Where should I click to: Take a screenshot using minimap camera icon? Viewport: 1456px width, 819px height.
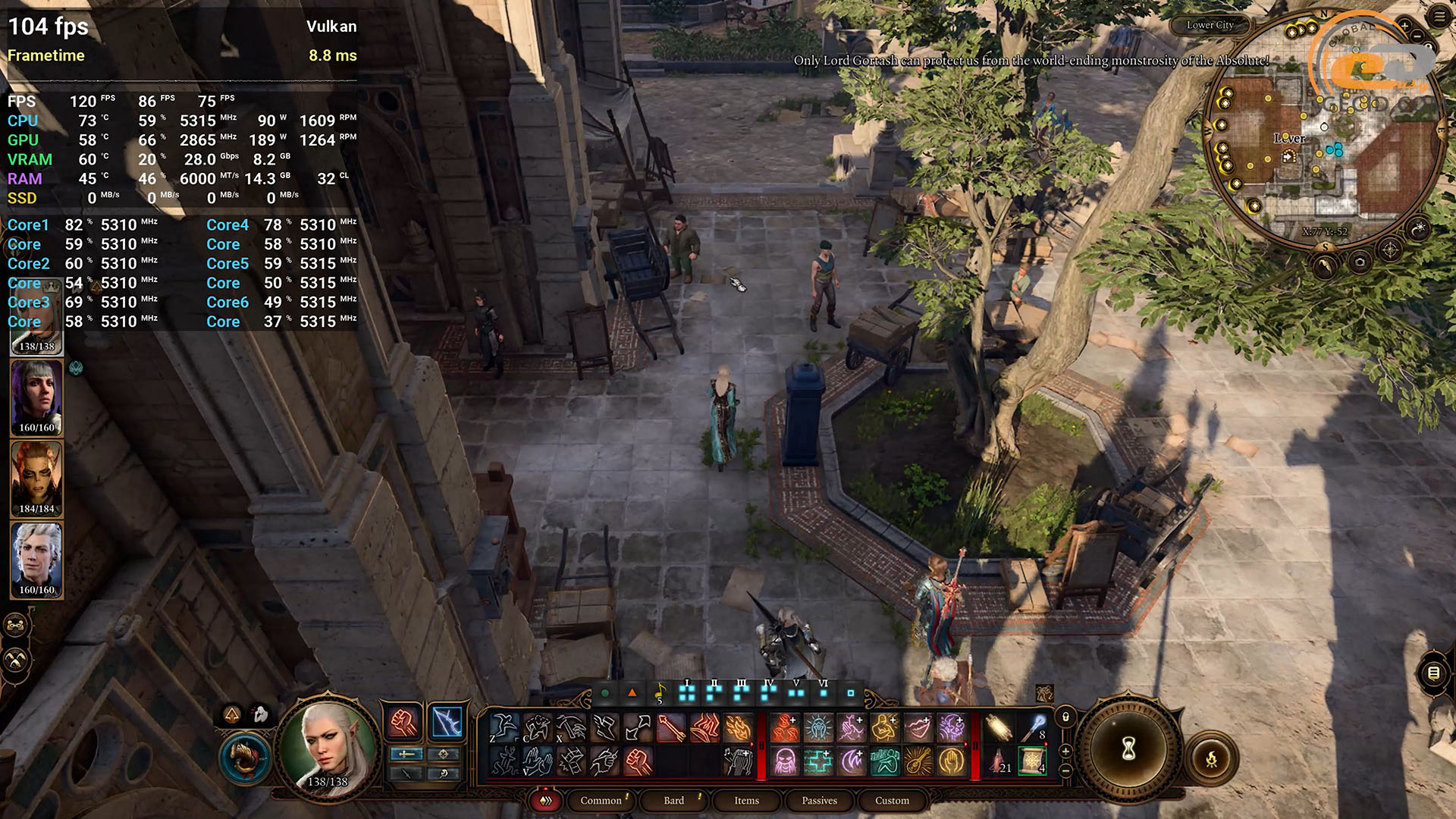[1360, 262]
